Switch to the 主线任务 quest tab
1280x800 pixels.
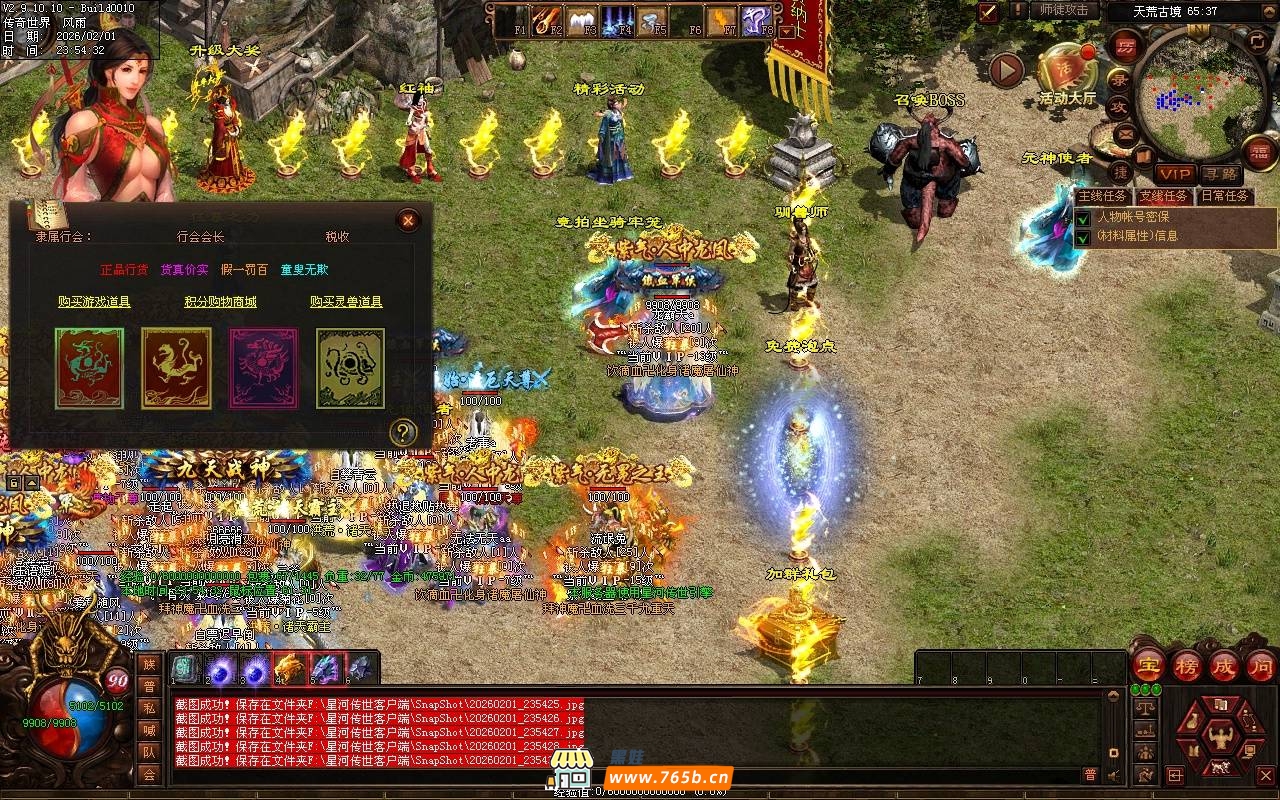pos(1103,196)
